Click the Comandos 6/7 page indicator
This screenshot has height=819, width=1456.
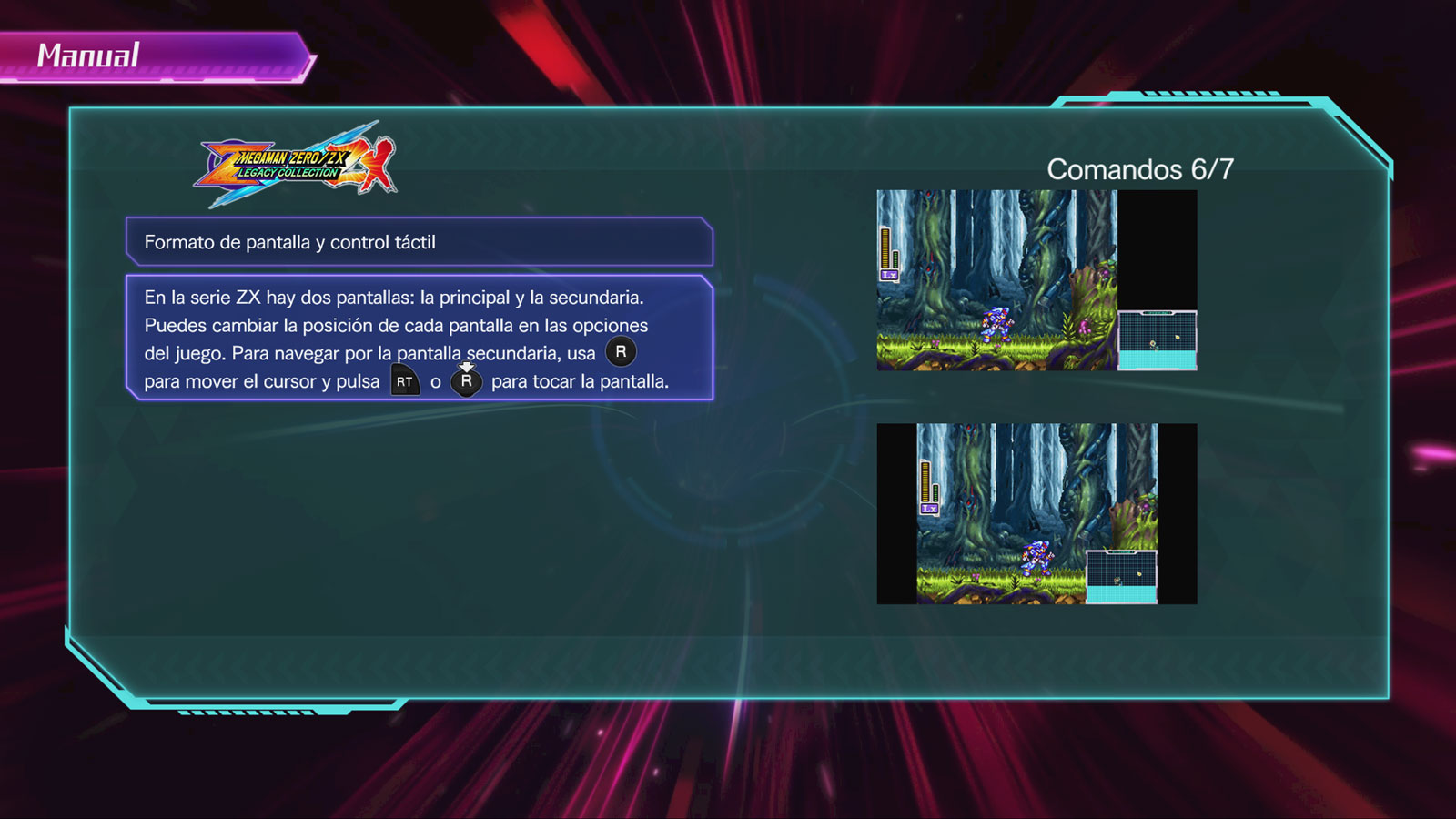[1139, 169]
